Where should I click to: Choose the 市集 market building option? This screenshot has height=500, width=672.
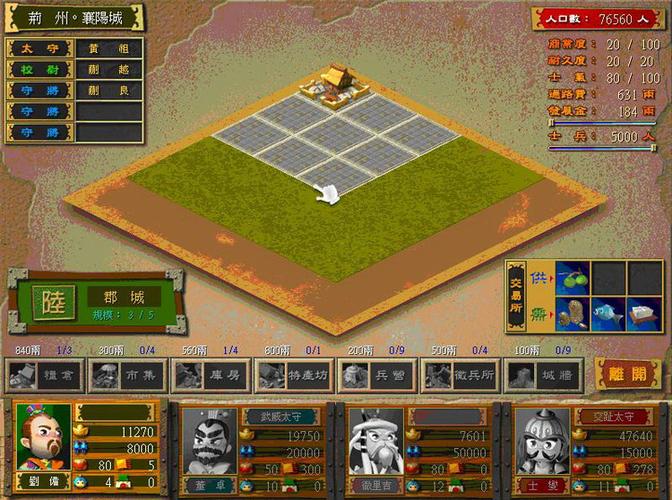coord(126,375)
